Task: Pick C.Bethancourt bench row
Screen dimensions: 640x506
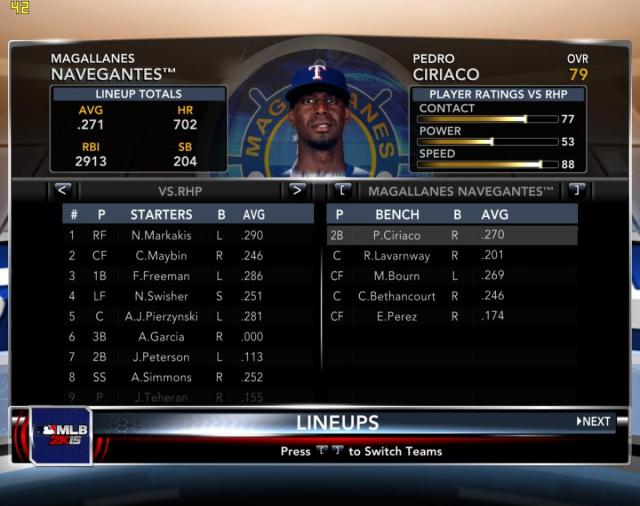Action: 396,296
